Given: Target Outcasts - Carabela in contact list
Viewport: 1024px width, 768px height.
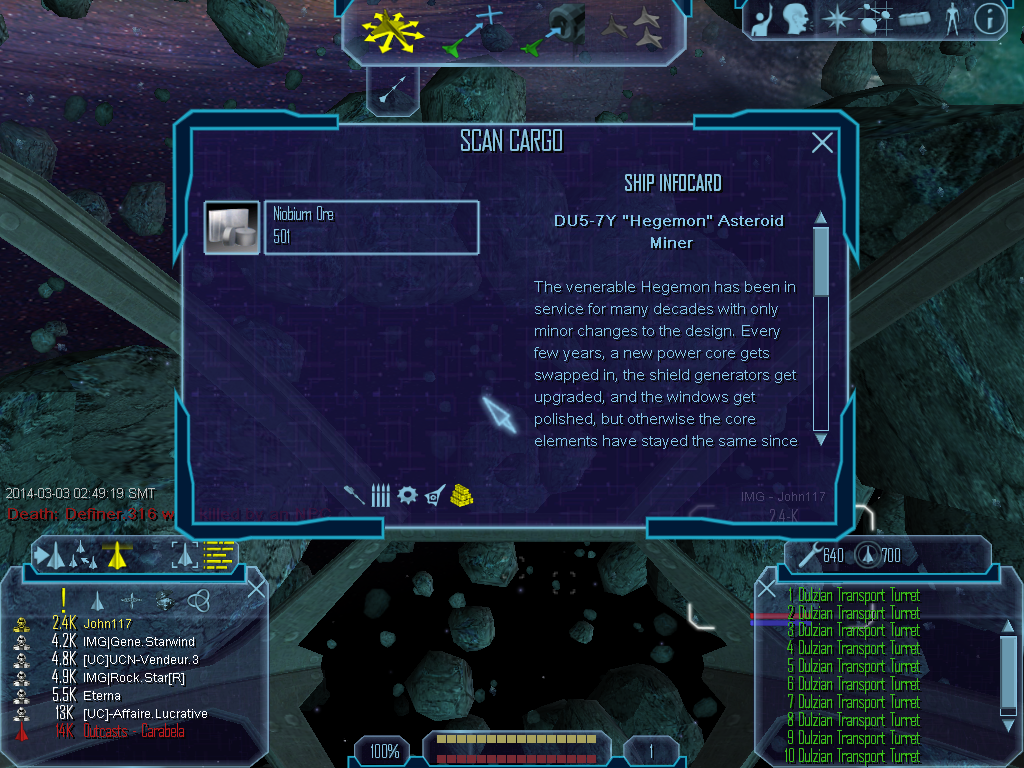Looking at the screenshot, I should [133, 732].
